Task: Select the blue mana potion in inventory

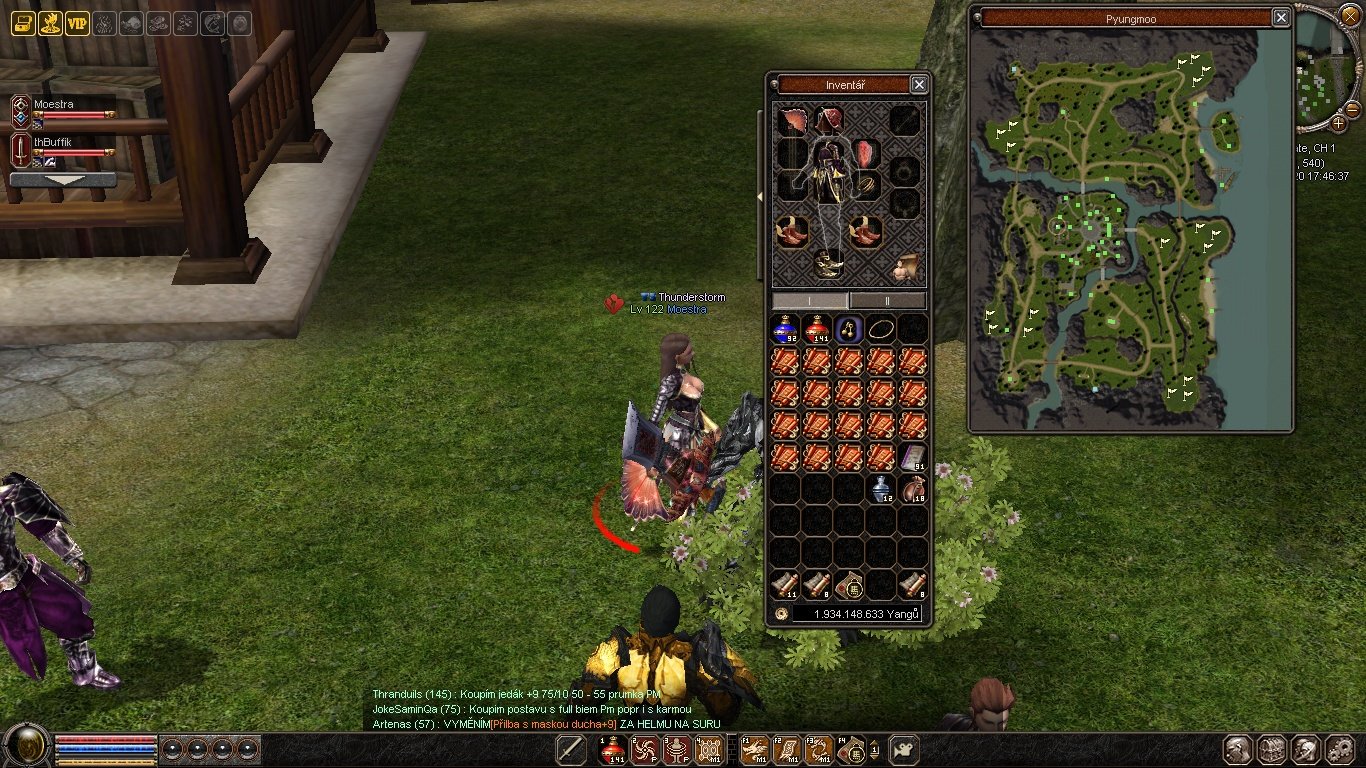Action: 785,329
